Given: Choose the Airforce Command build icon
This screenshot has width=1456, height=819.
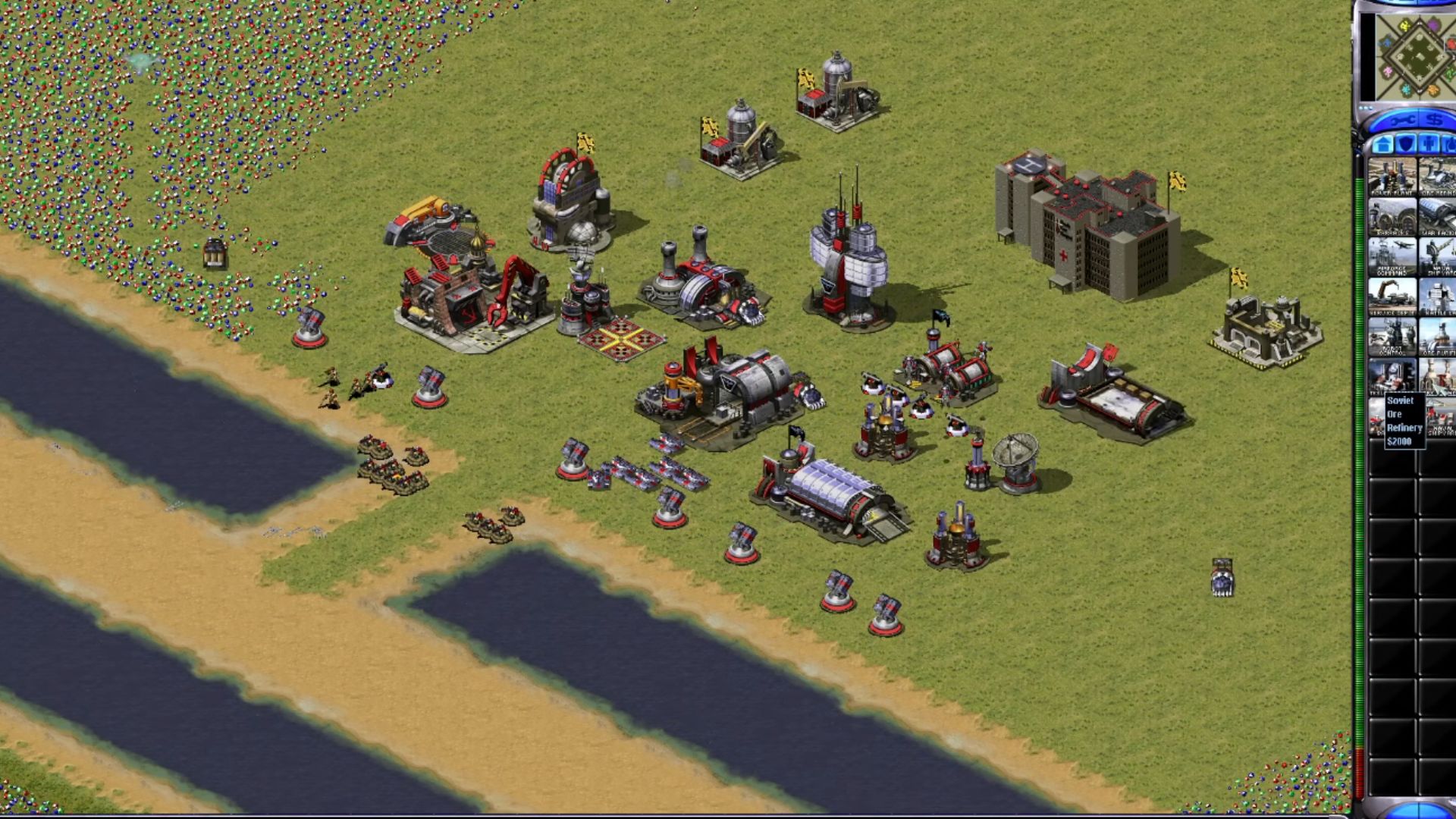Looking at the screenshot, I should [1392, 257].
